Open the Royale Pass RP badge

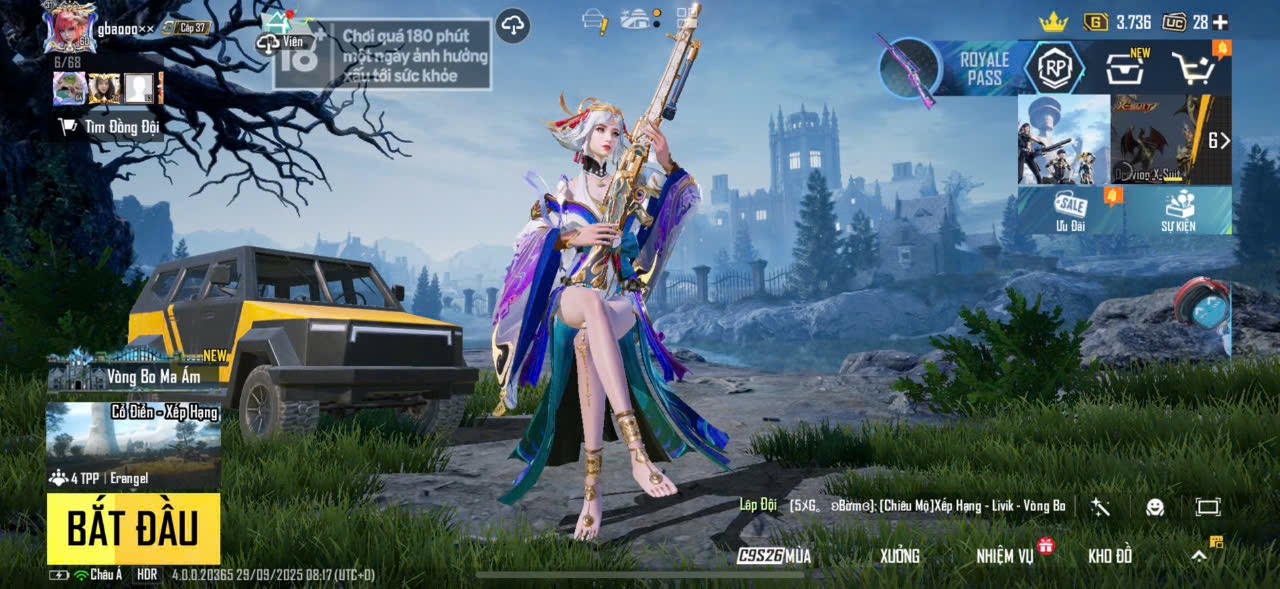(1054, 68)
